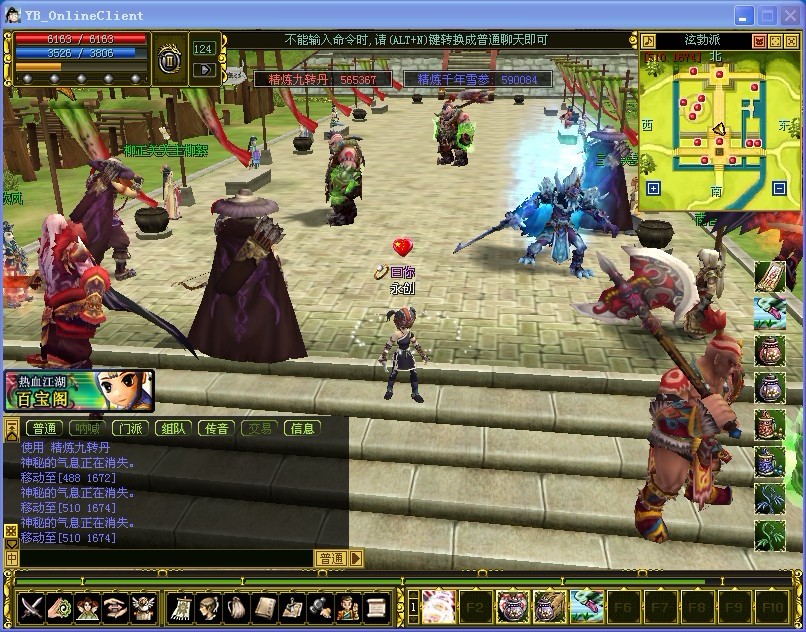Activate the crossed swords attack icon
806x632 pixels.
(32, 606)
